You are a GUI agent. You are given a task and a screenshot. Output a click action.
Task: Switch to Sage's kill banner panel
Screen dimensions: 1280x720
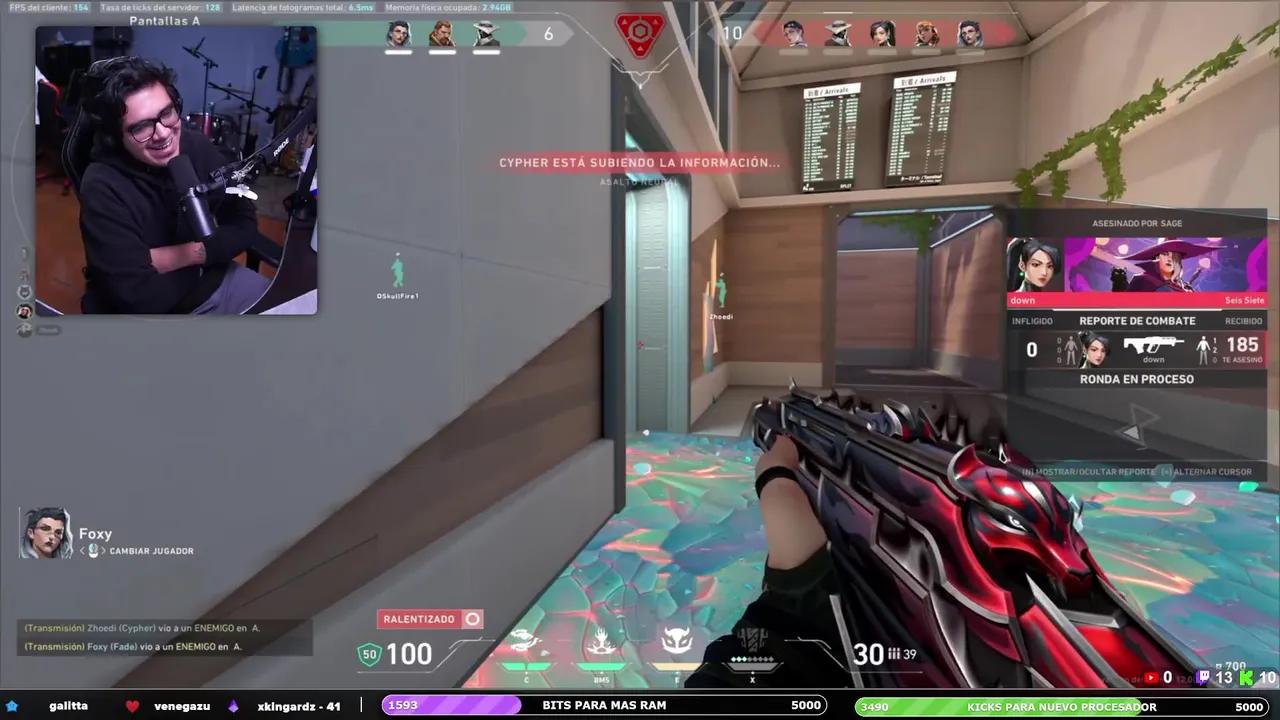(1137, 260)
